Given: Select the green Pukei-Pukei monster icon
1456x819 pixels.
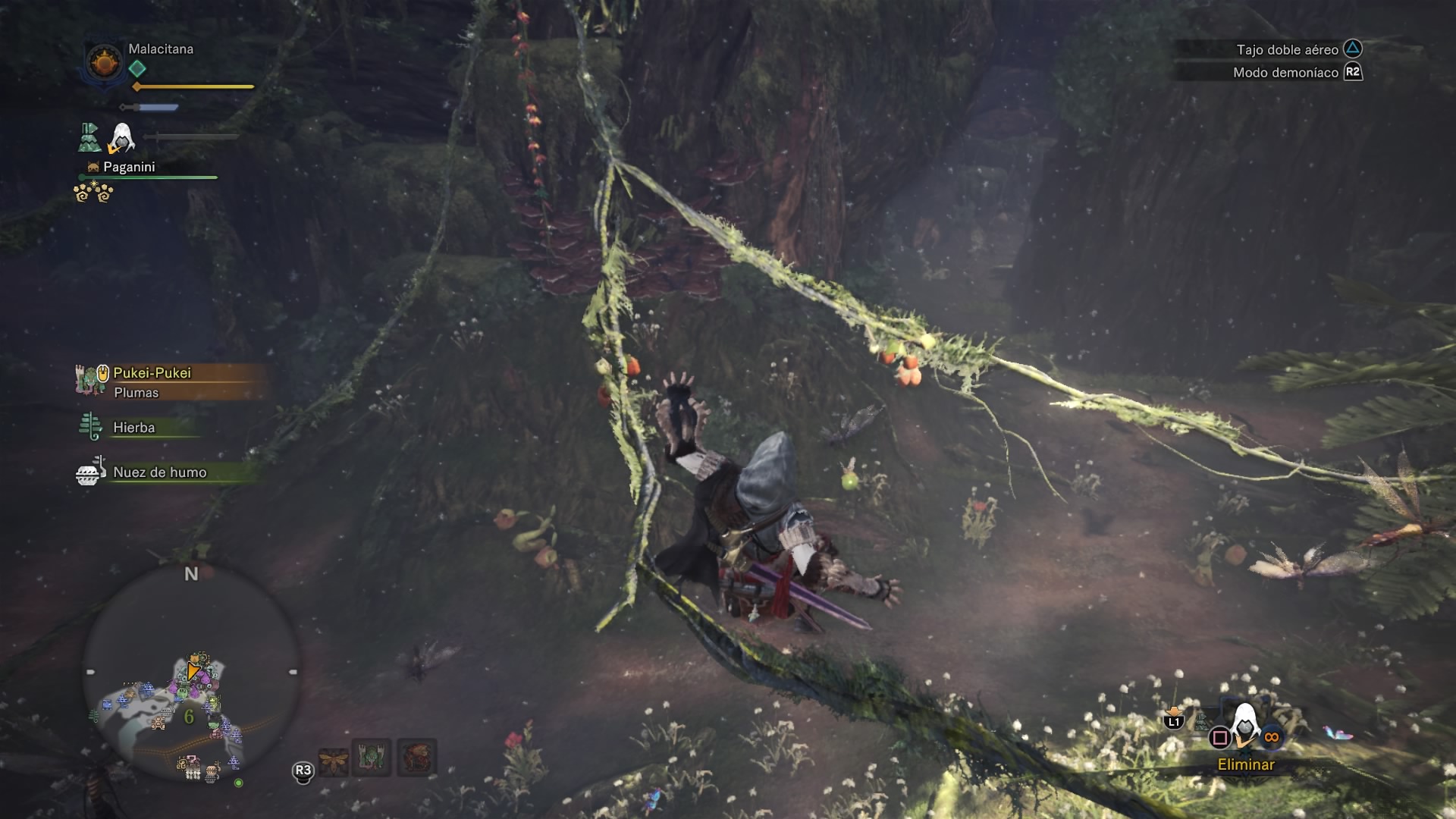Looking at the screenshot, I should (372, 758).
